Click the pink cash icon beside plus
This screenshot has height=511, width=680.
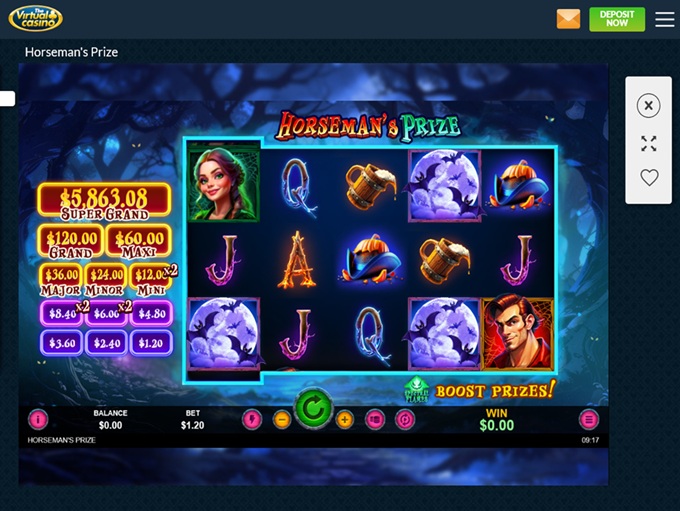(375, 420)
